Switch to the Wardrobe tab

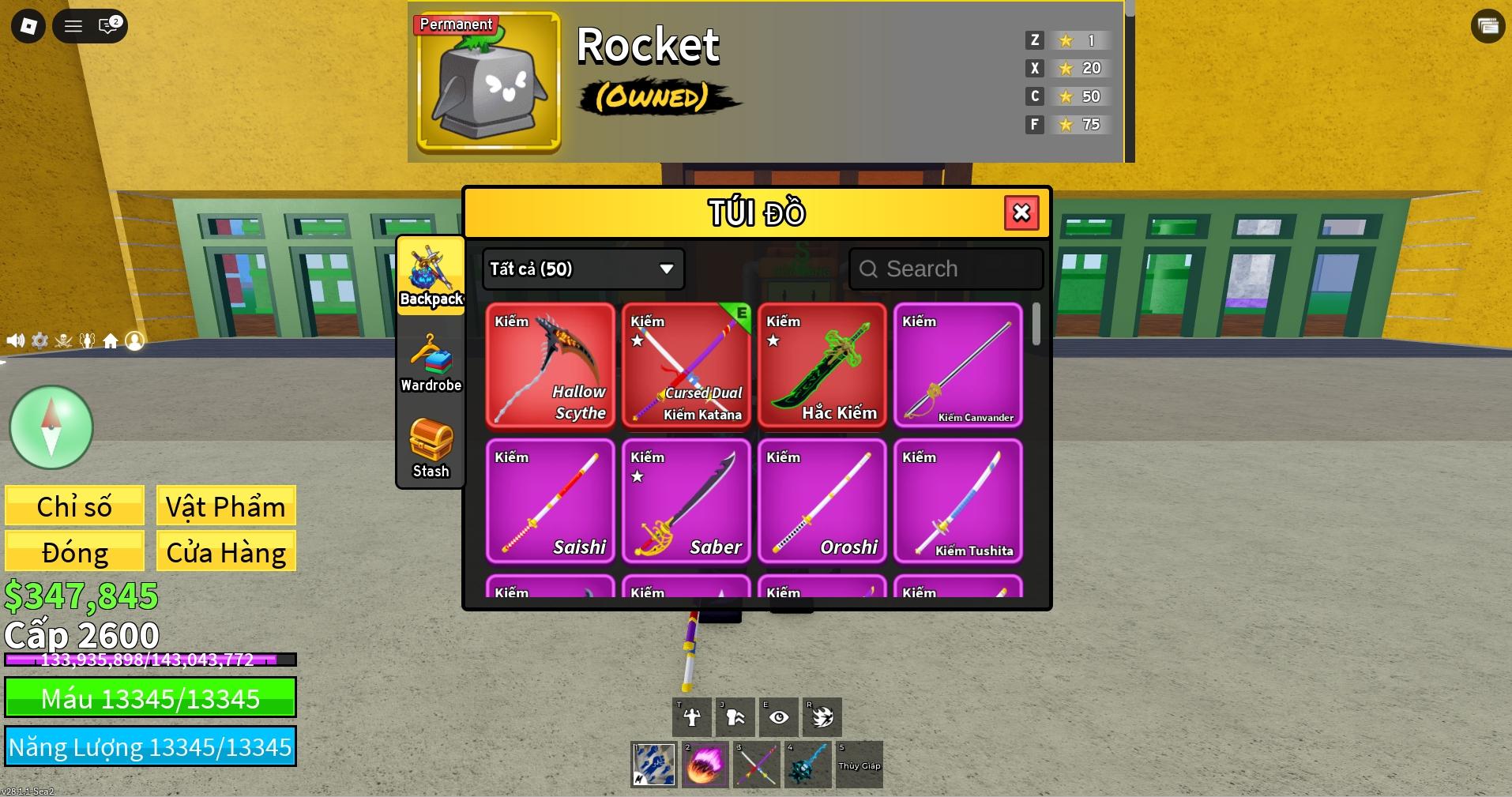(x=431, y=363)
